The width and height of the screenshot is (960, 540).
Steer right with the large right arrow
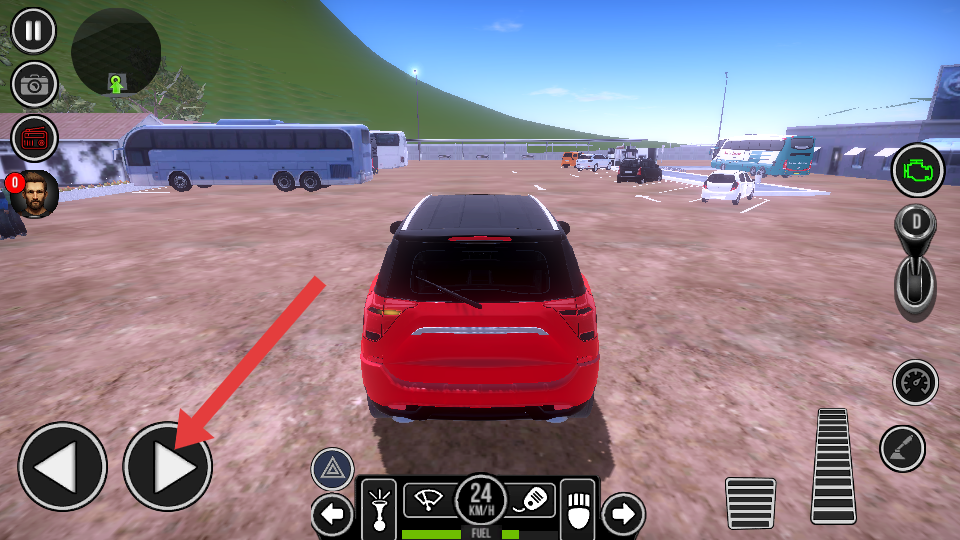point(167,467)
